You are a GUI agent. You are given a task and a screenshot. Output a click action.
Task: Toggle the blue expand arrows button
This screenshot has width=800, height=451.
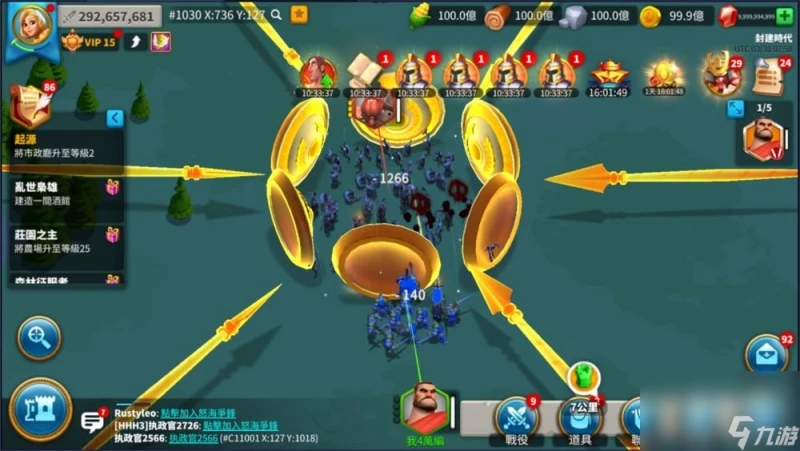pyautogui.click(x=735, y=107)
